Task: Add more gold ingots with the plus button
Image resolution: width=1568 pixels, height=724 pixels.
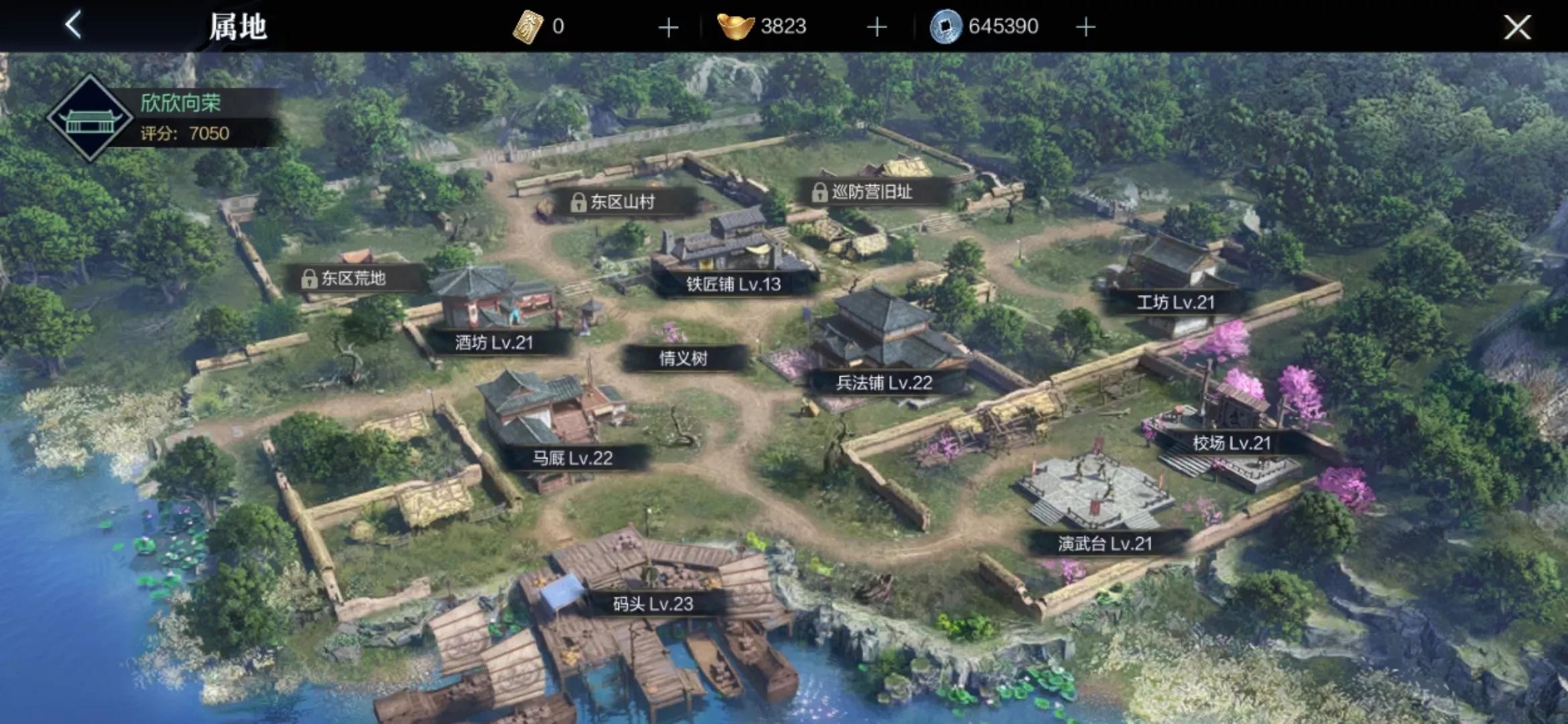Action: click(x=876, y=27)
